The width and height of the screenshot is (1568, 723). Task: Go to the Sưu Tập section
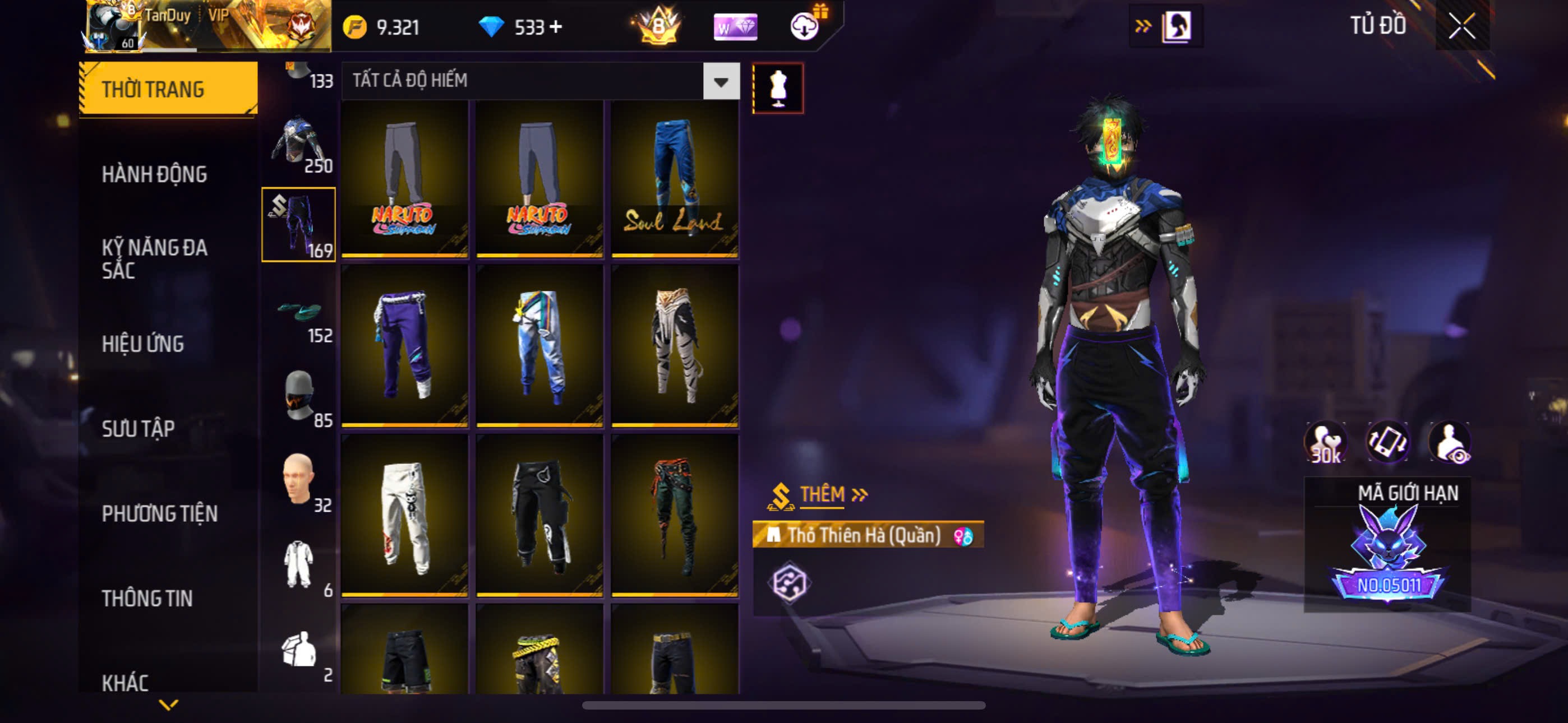click(138, 428)
